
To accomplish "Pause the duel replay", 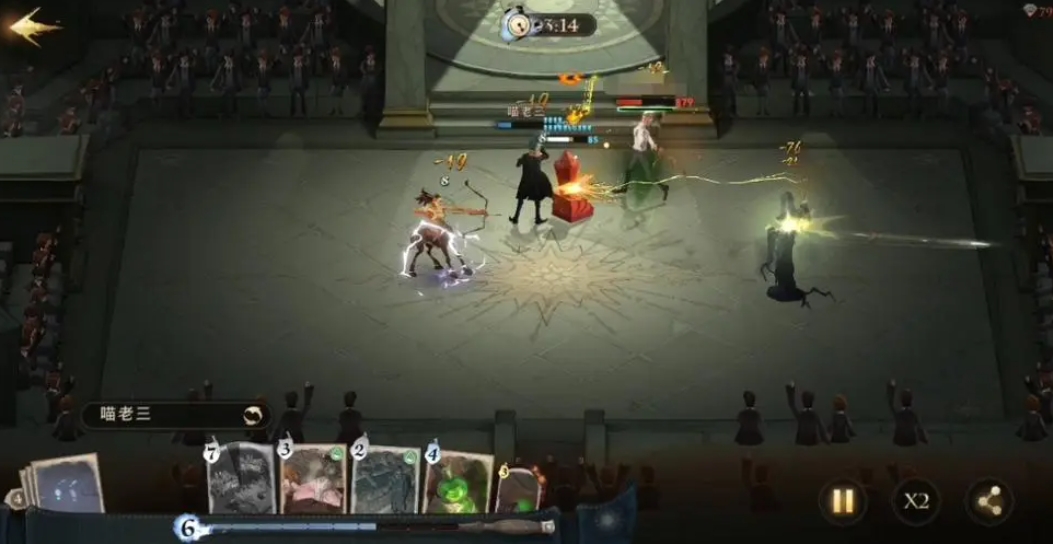I will [843, 501].
